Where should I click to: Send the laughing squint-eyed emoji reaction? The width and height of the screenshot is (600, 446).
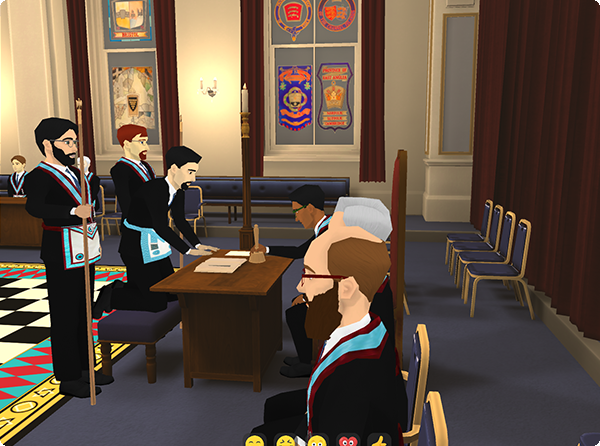286,441
